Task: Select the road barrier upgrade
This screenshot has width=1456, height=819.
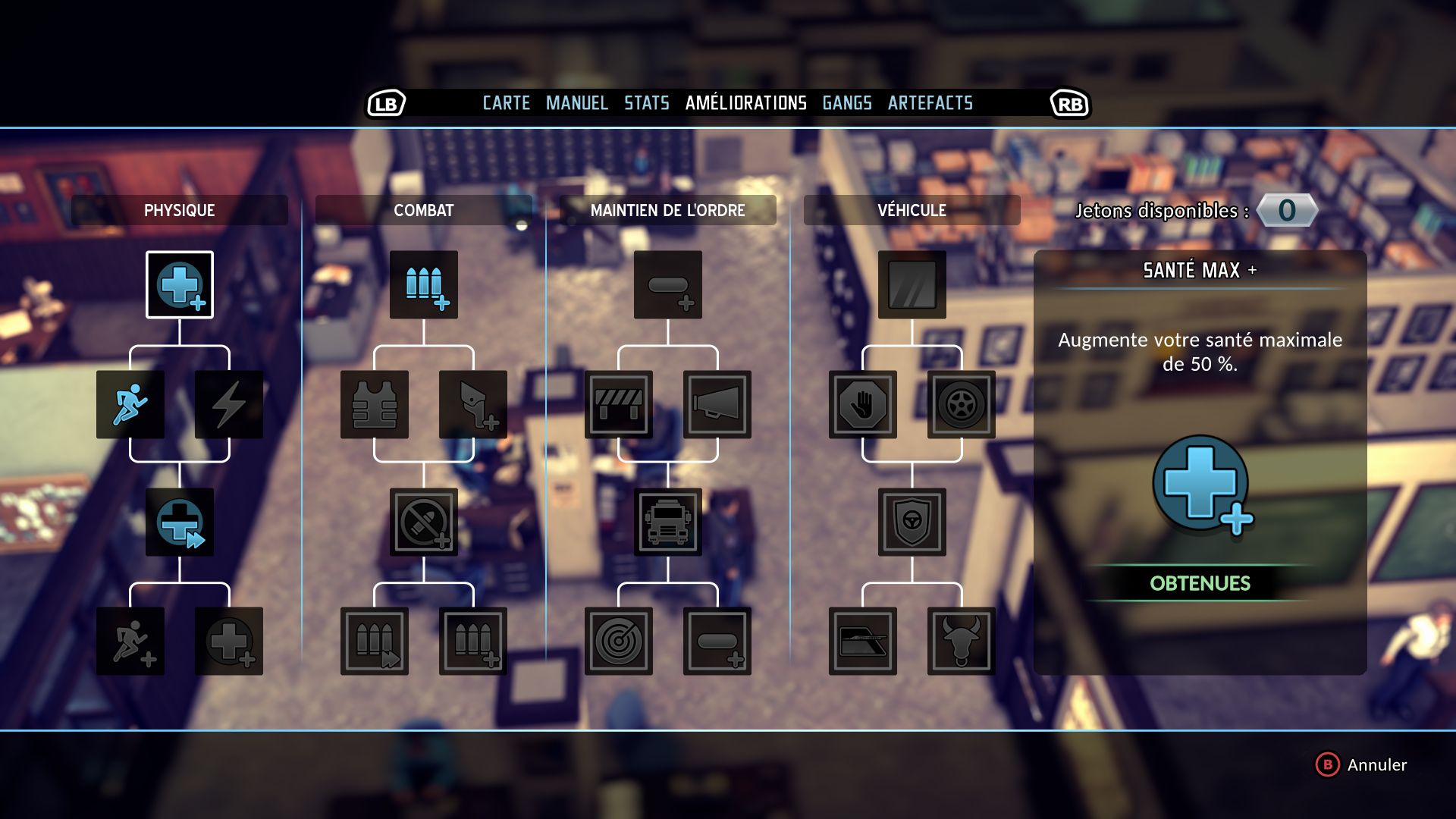Action: coord(619,404)
